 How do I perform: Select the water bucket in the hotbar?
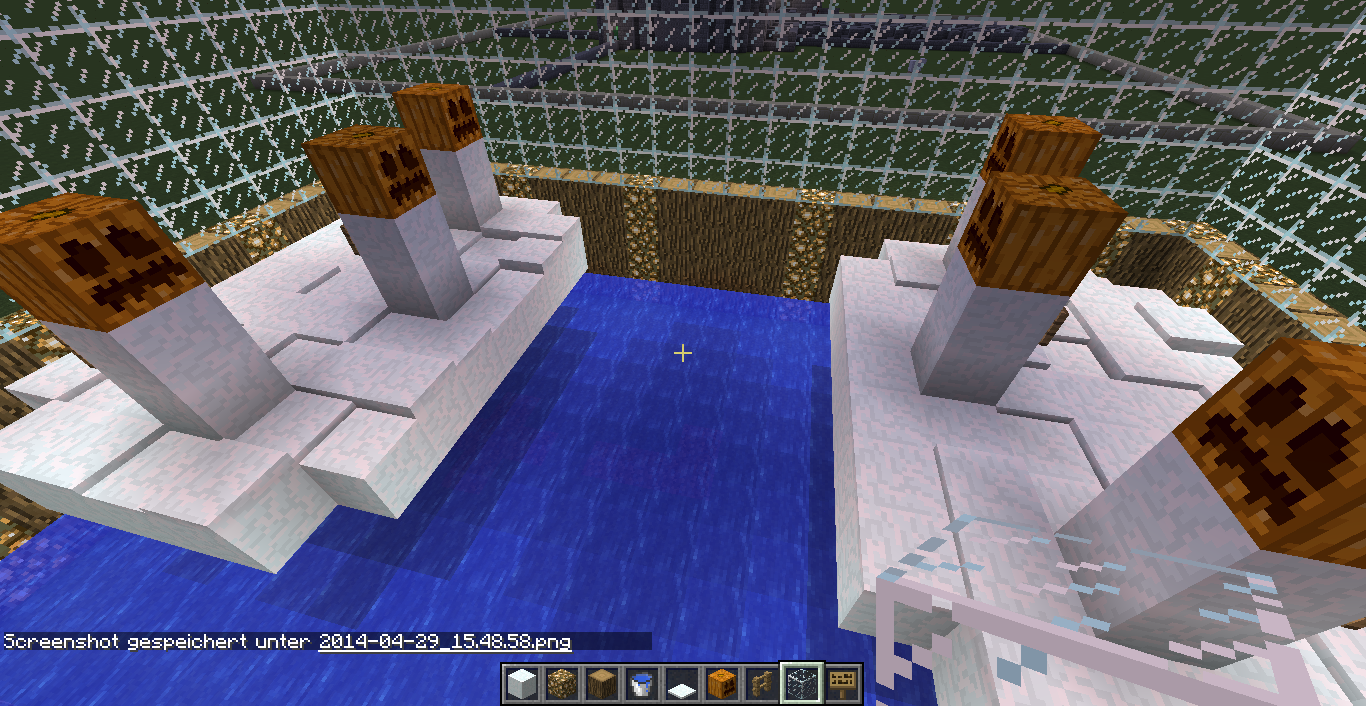point(641,684)
